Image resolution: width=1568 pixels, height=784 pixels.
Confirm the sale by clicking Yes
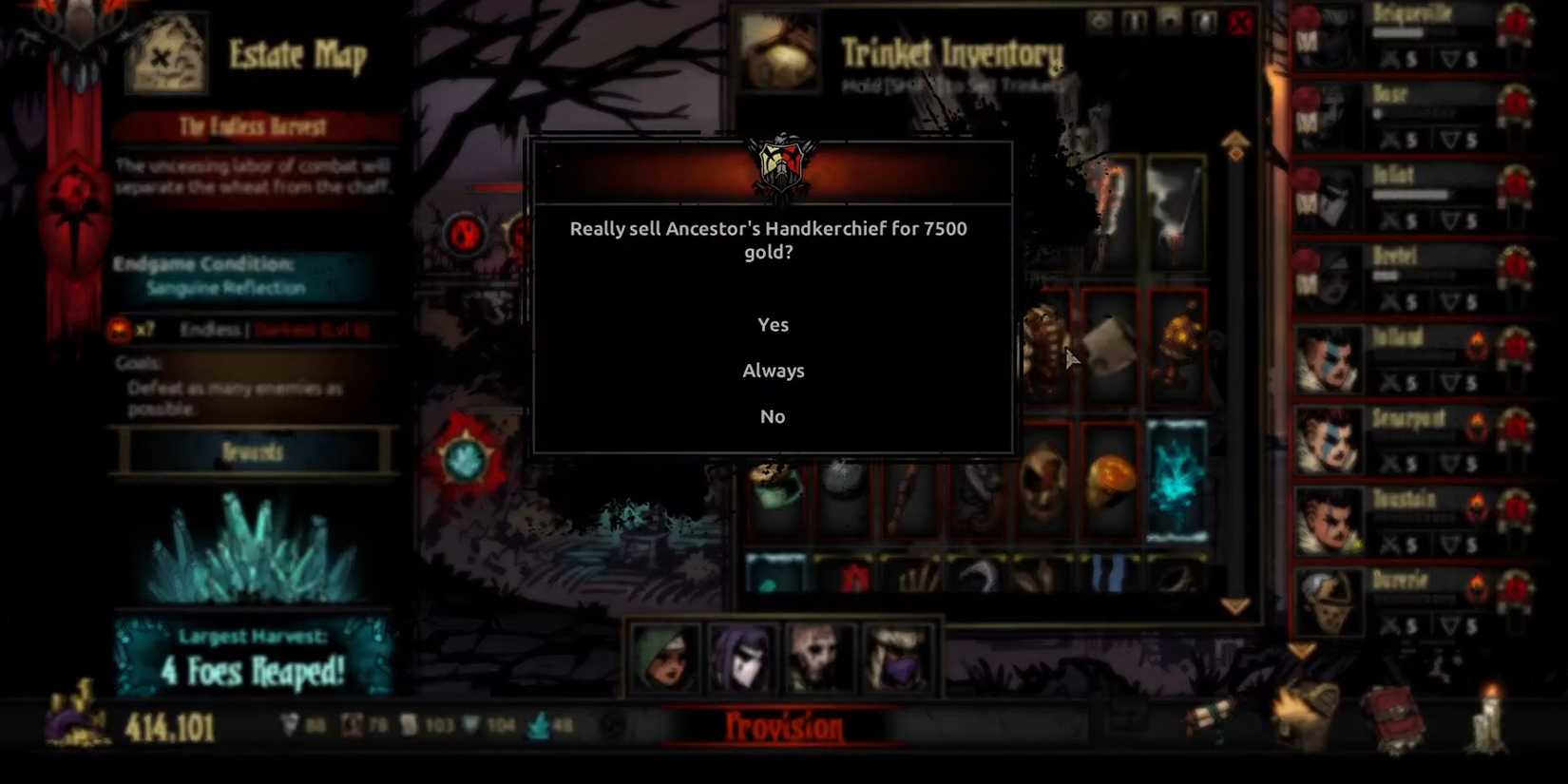pos(773,324)
